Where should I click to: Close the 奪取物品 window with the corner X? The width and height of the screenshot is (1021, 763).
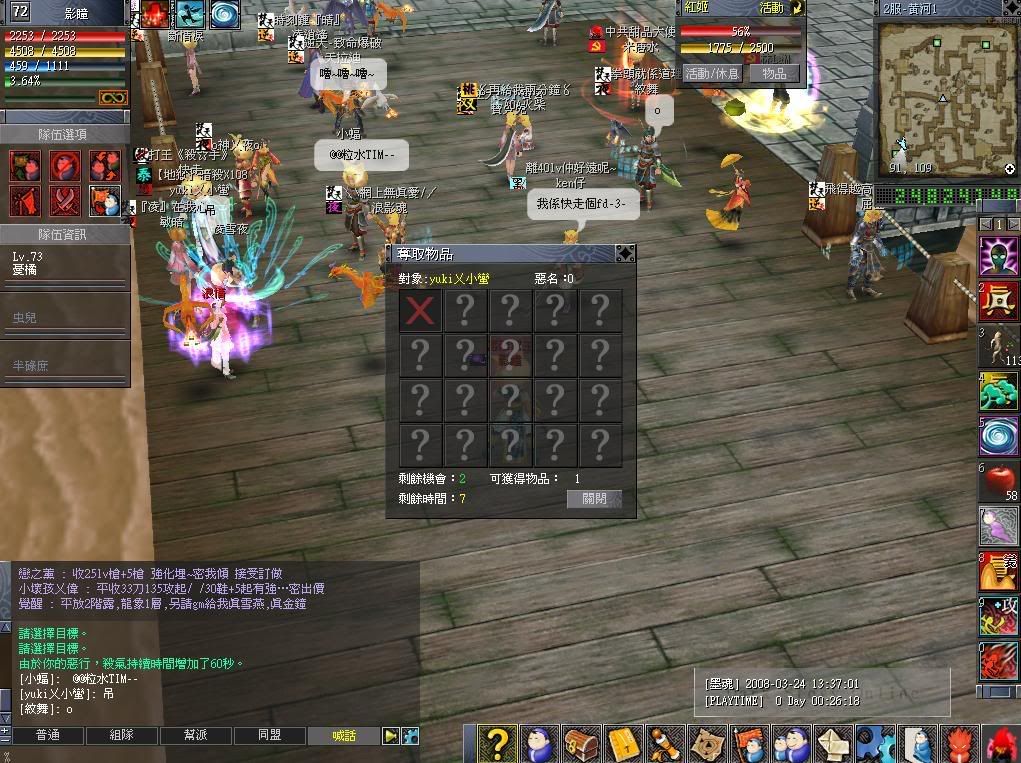tap(624, 254)
